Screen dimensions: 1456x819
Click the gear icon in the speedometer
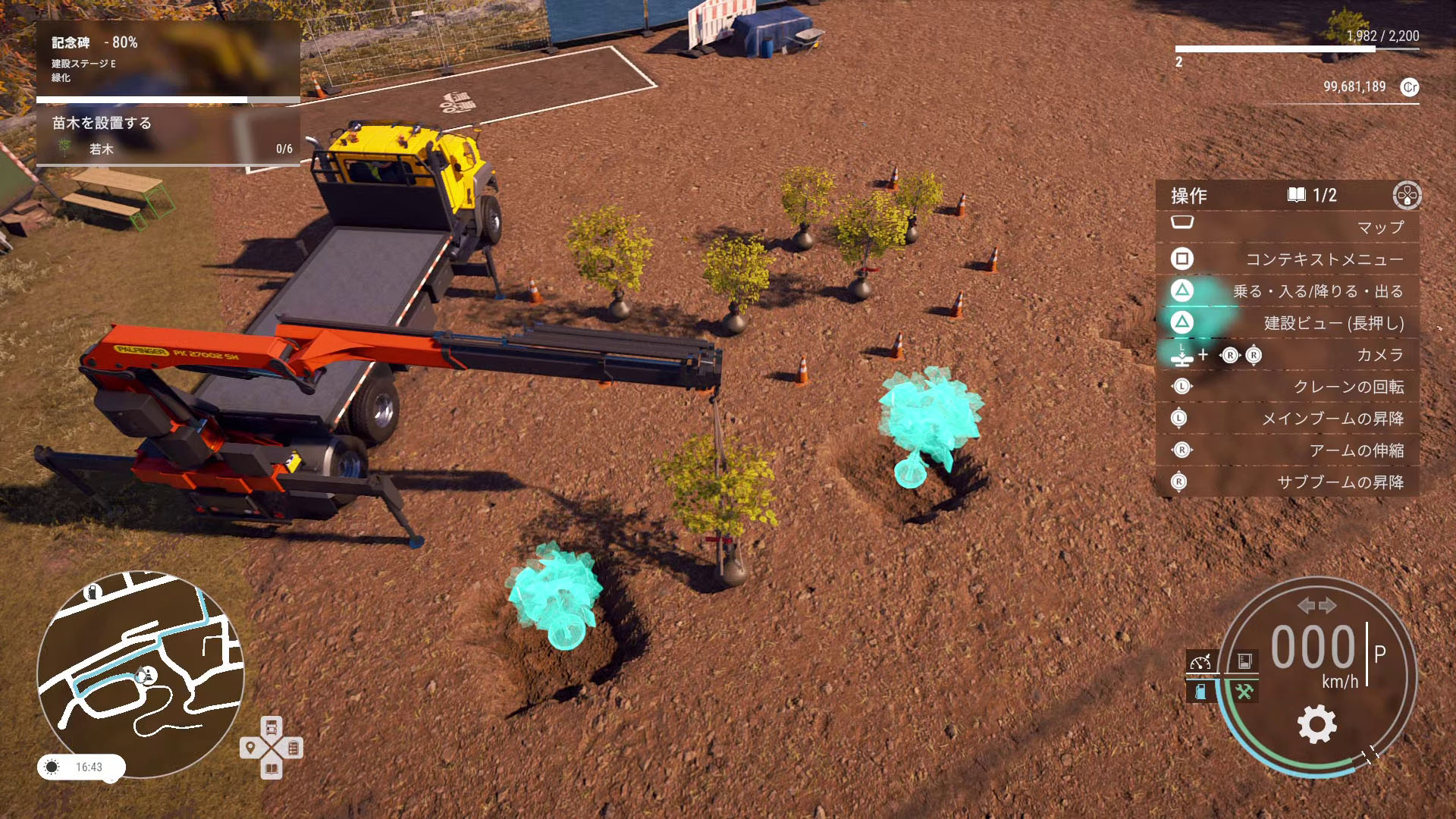click(1317, 723)
